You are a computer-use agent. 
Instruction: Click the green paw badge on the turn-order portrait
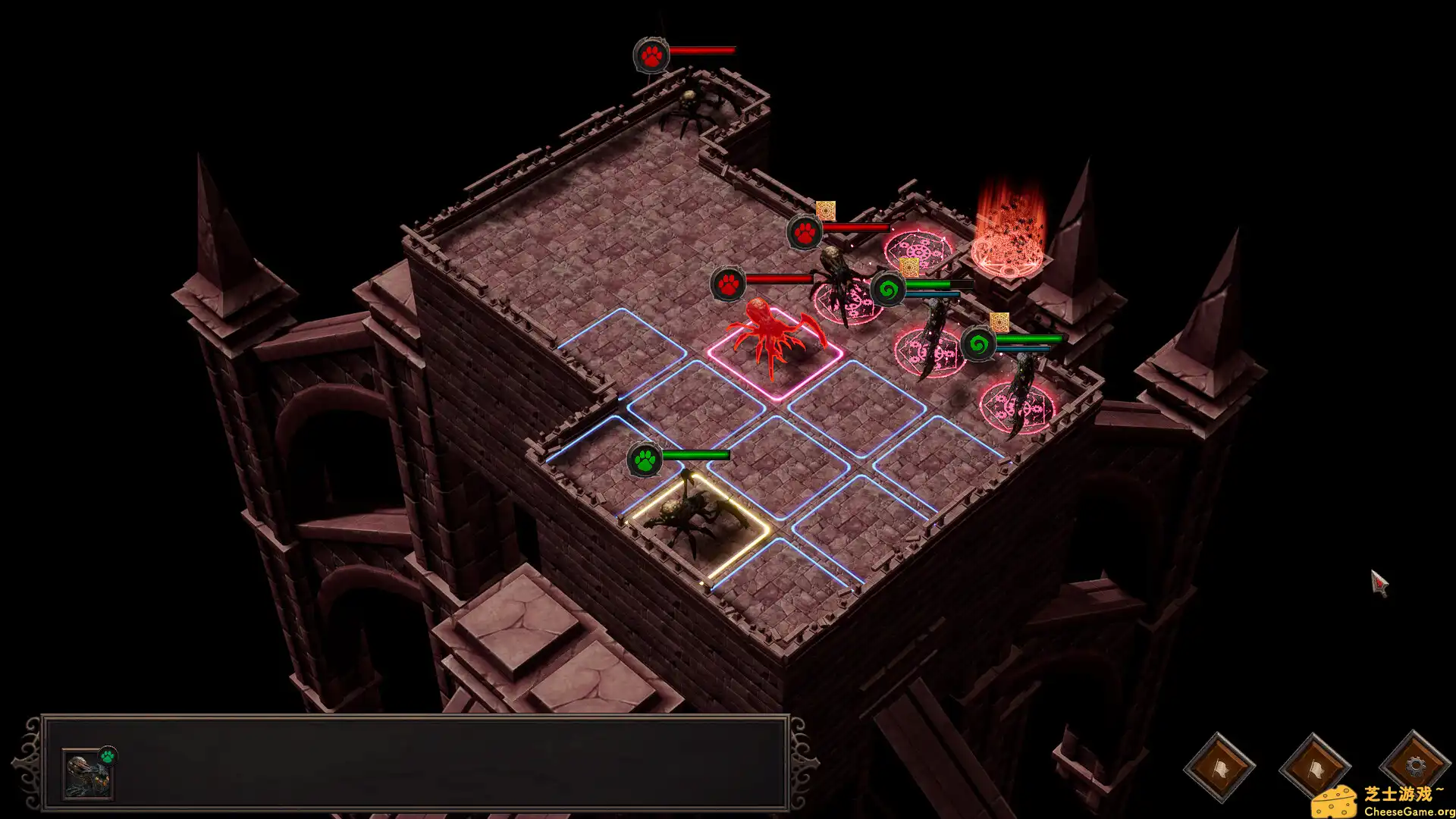click(x=108, y=755)
